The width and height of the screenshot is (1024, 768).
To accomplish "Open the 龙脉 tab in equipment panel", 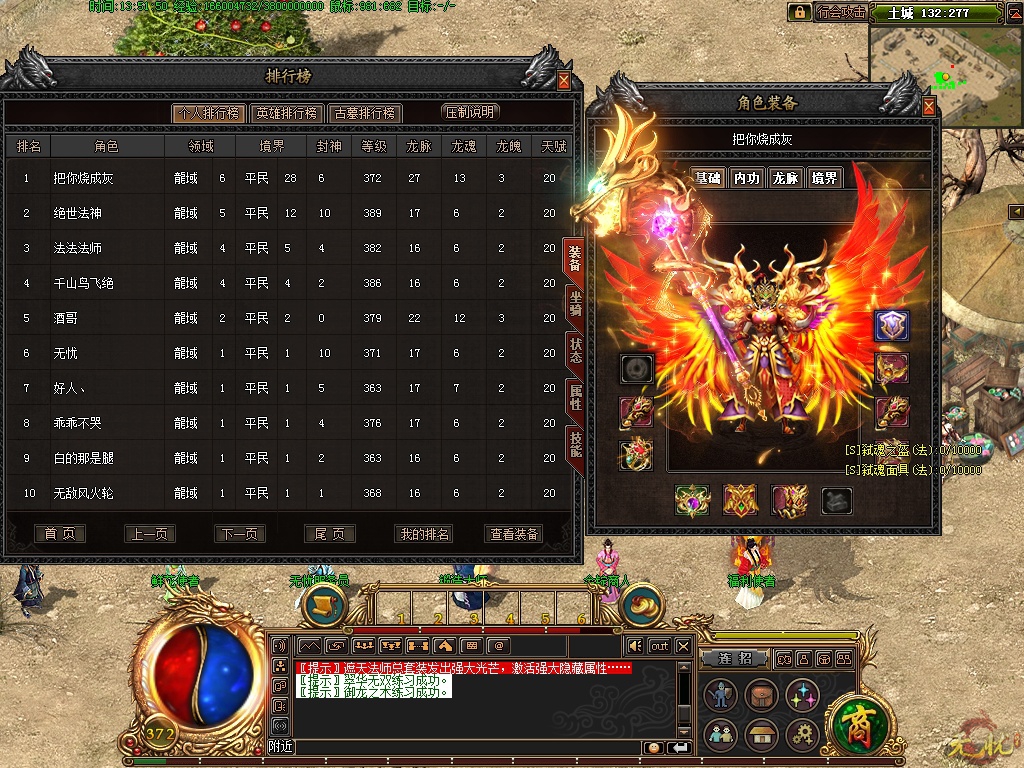I will point(786,178).
